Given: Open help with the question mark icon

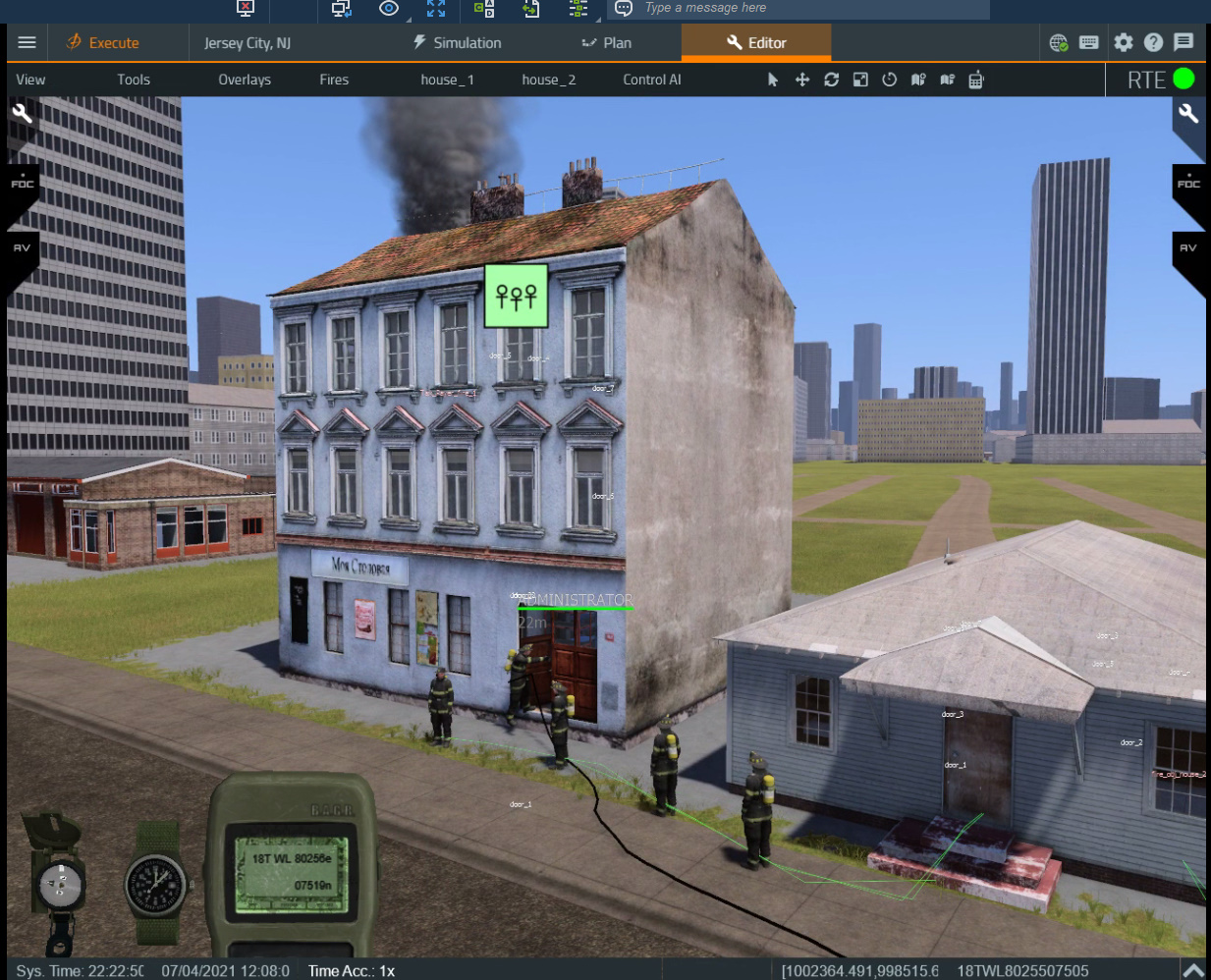Looking at the screenshot, I should point(1154,42).
